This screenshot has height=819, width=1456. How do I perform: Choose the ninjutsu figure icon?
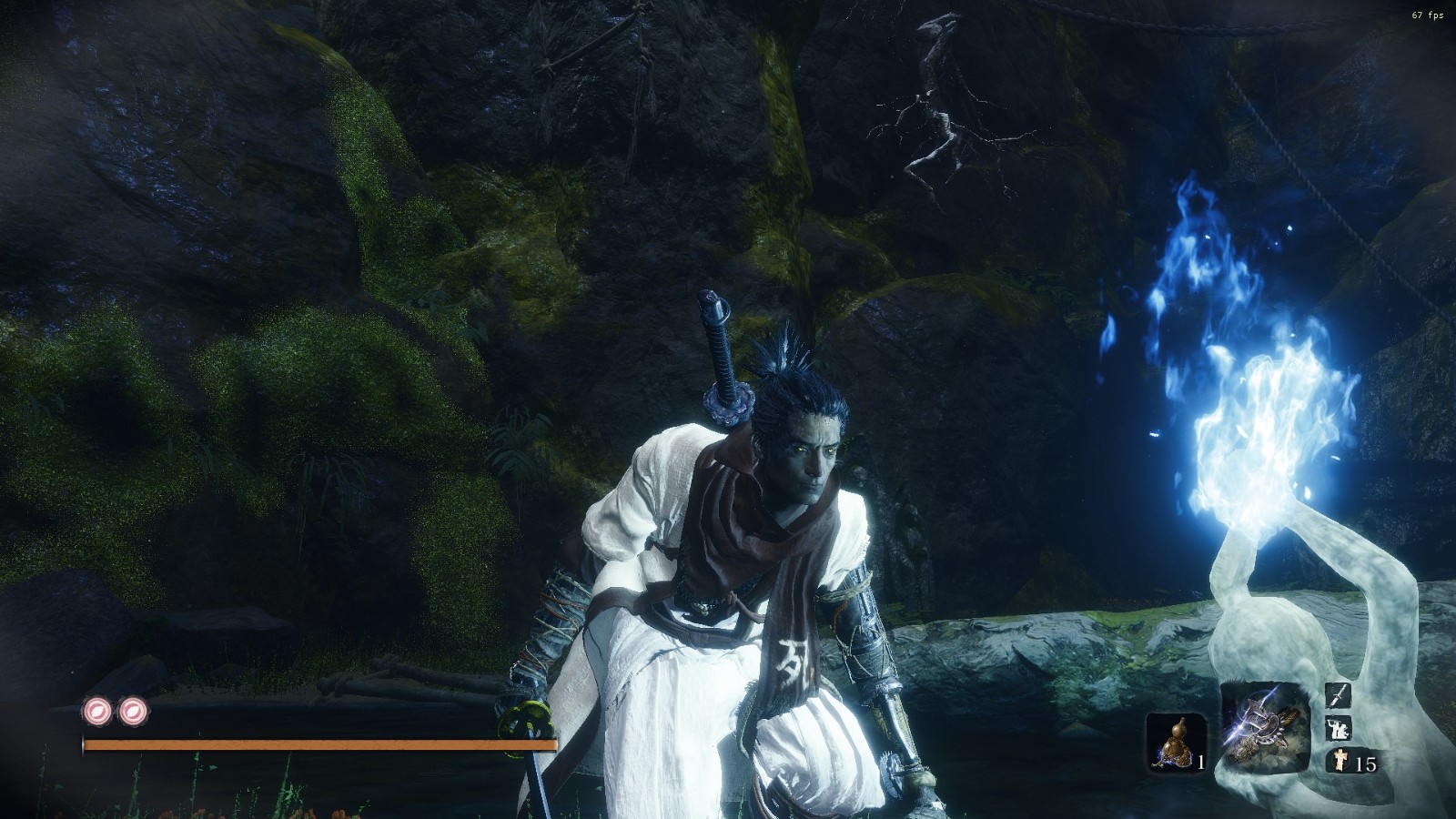[x=1338, y=728]
